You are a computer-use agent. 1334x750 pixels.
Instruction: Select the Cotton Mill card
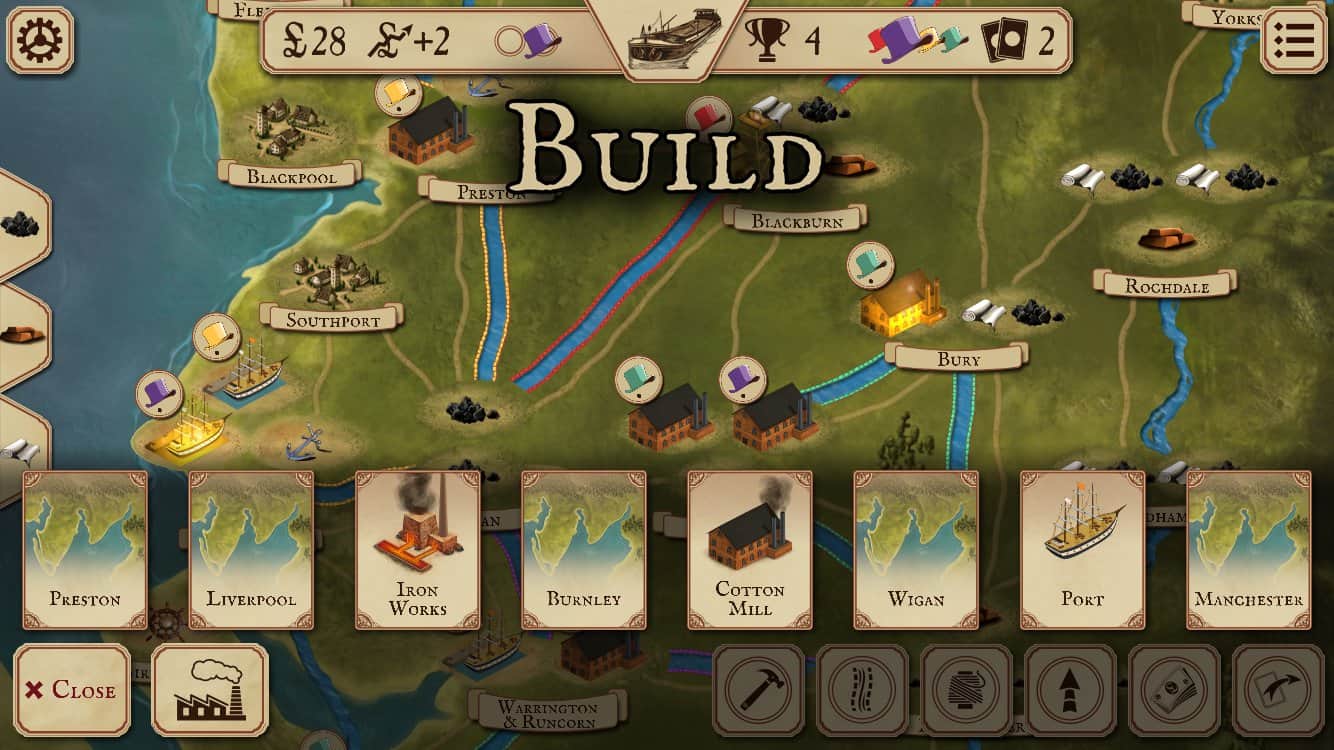(x=750, y=550)
